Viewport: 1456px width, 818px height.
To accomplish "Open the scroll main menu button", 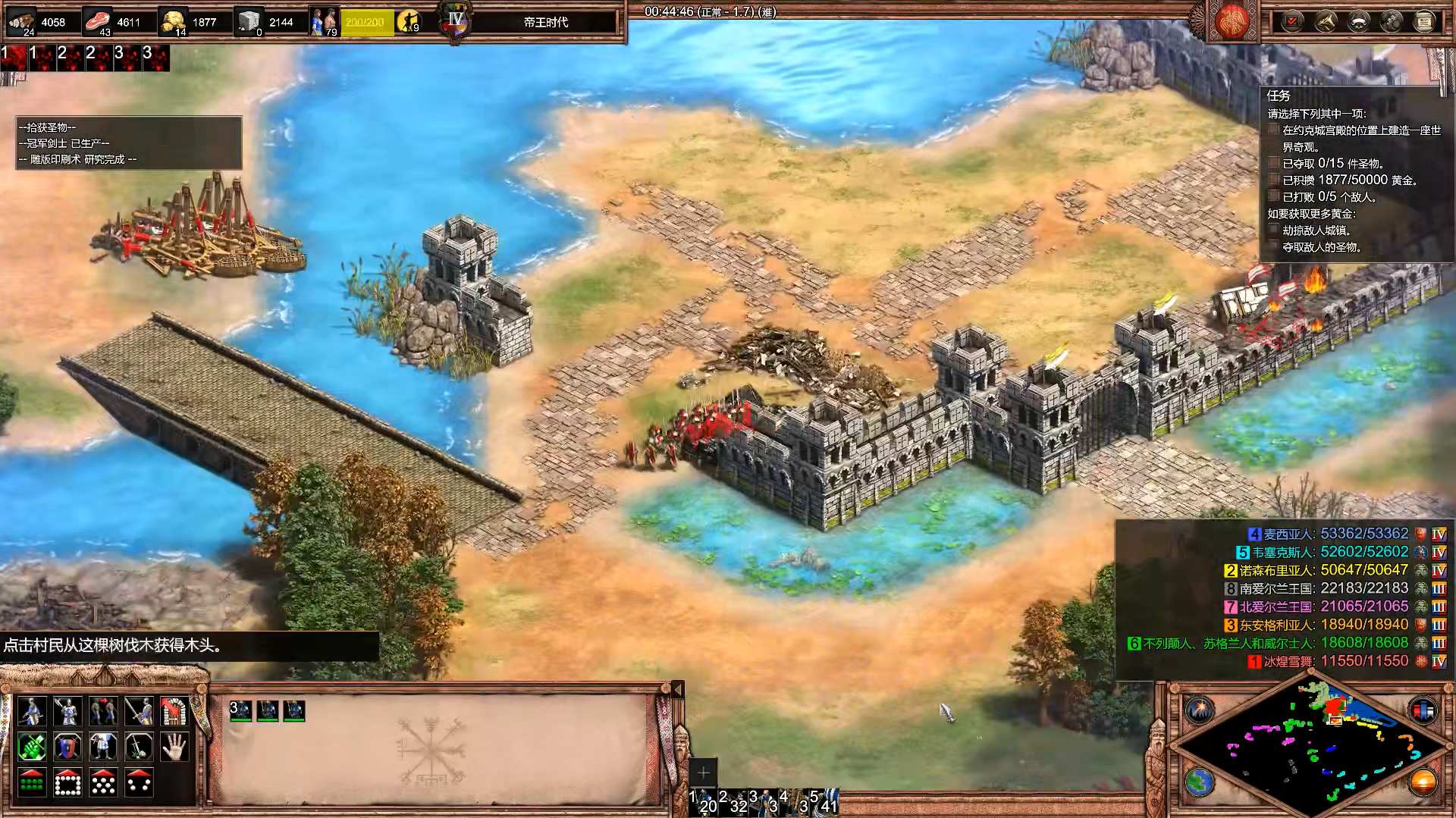I will tap(1424, 21).
